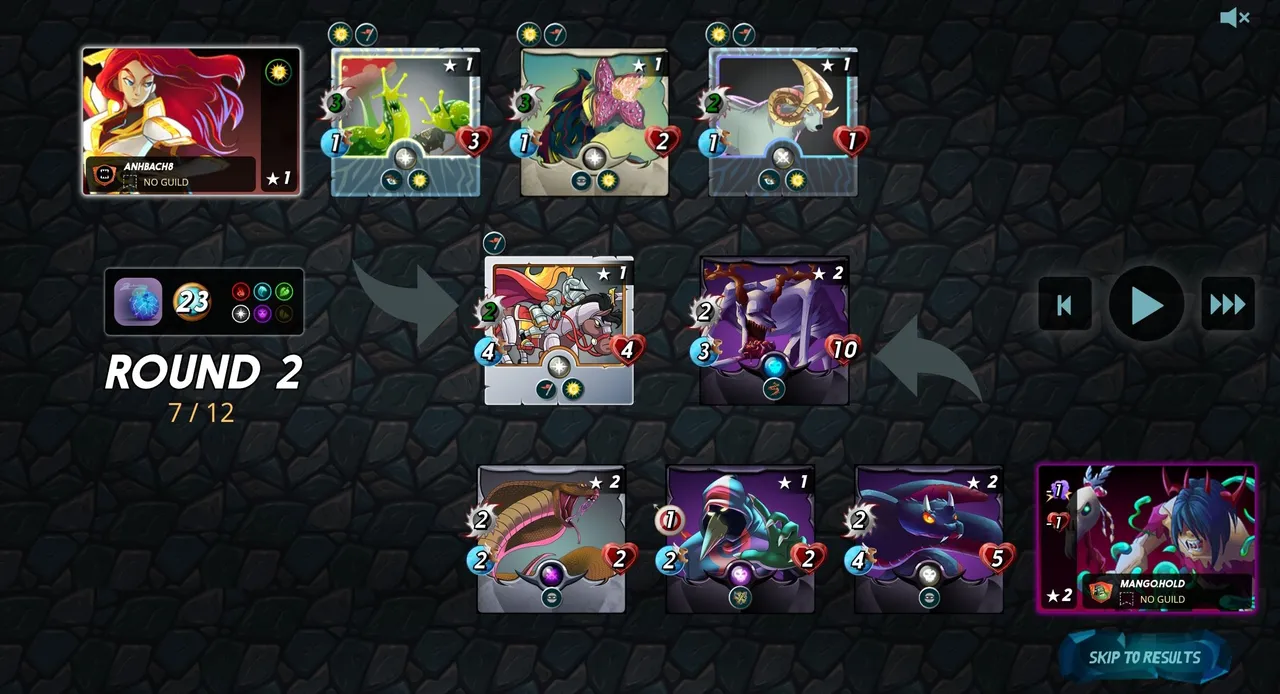Inspect the golden-horned ram card
Viewport: 1280px width, 694px height.
[x=783, y=122]
